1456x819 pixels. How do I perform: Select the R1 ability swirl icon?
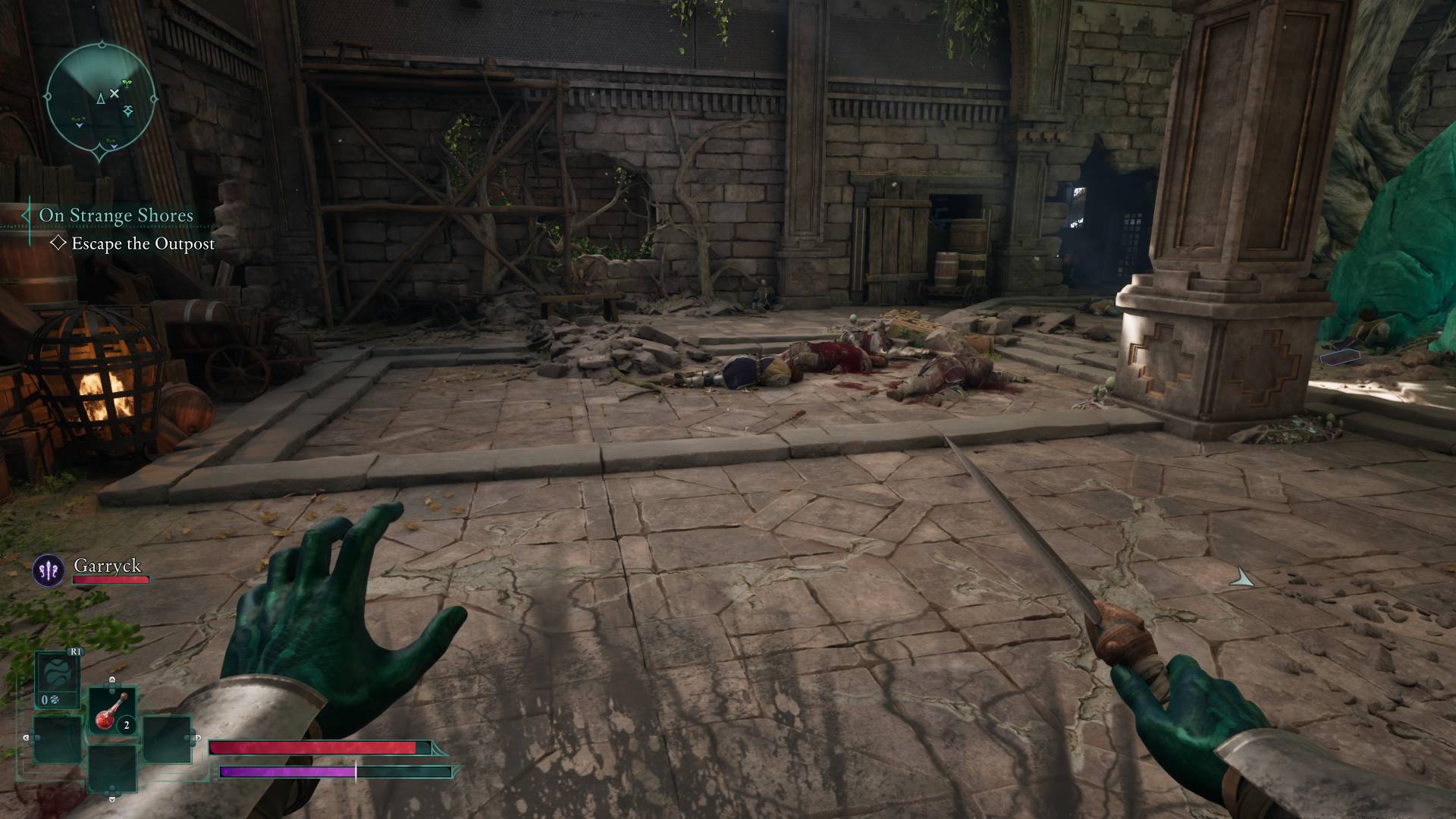58,670
